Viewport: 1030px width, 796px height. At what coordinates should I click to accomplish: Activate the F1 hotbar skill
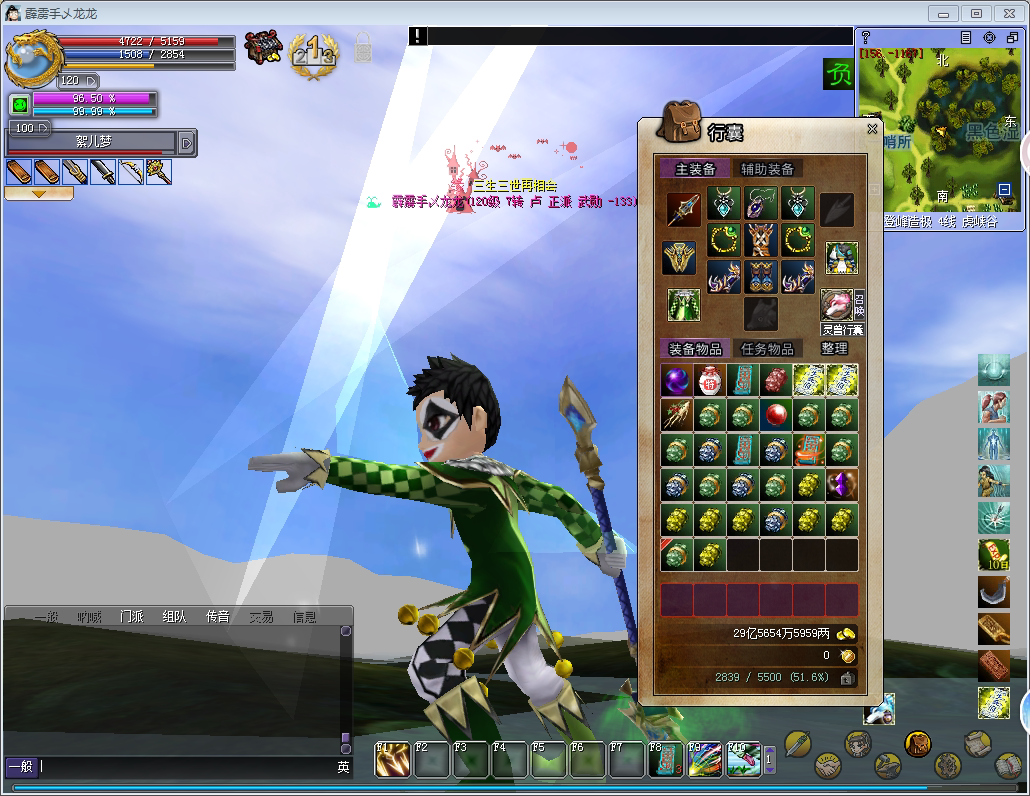click(x=391, y=759)
